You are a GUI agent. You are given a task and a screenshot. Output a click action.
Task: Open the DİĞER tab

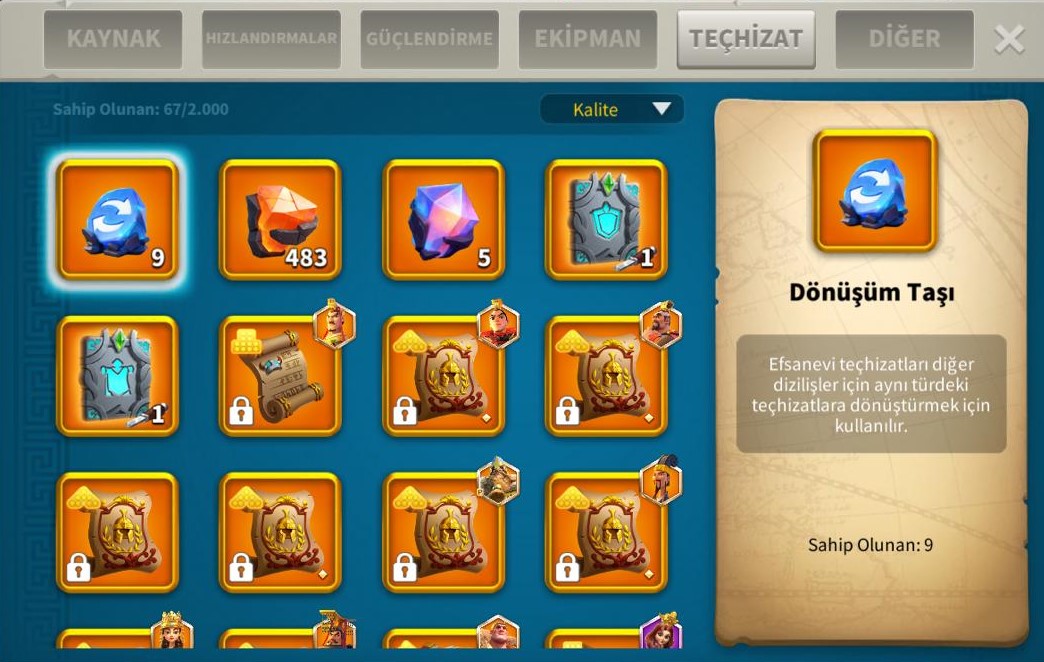click(904, 40)
